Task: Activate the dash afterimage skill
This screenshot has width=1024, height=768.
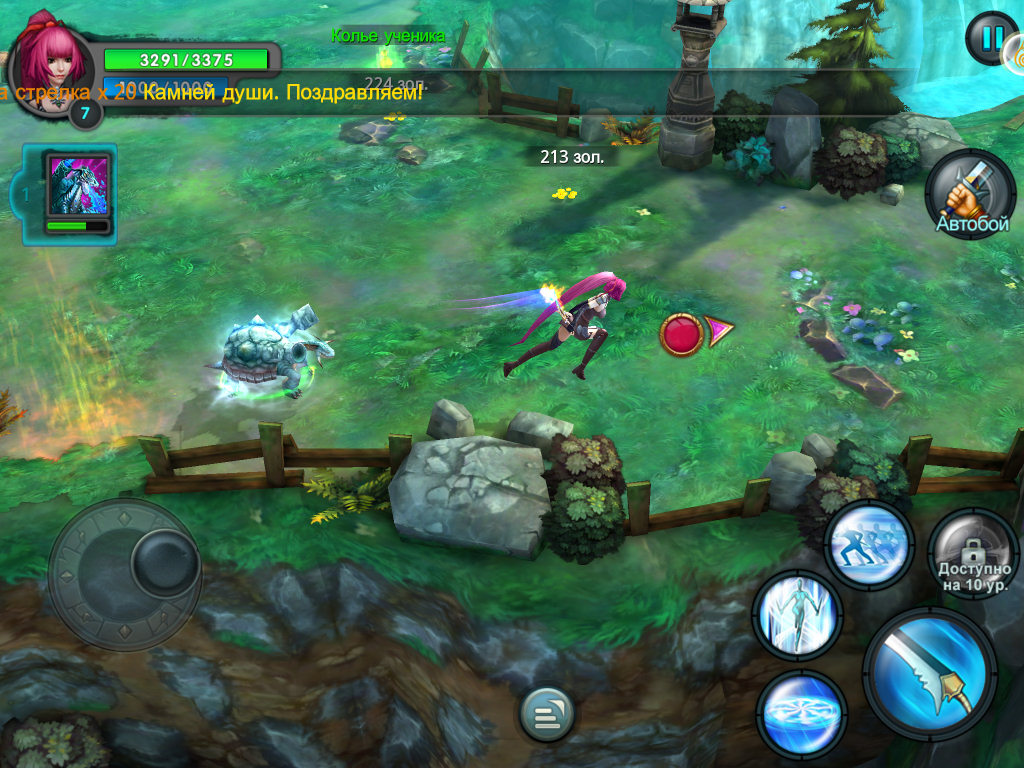Action: click(x=869, y=545)
